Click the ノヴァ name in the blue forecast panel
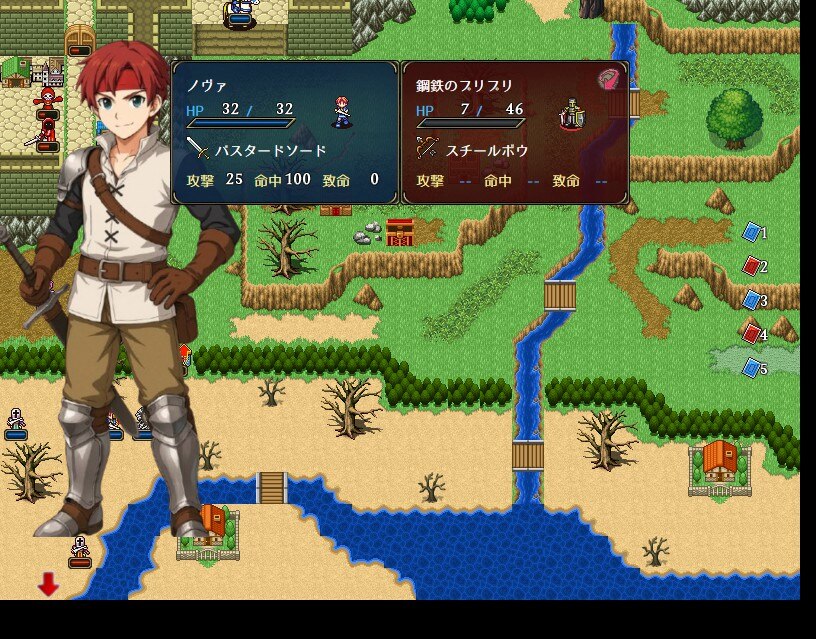 (207, 85)
